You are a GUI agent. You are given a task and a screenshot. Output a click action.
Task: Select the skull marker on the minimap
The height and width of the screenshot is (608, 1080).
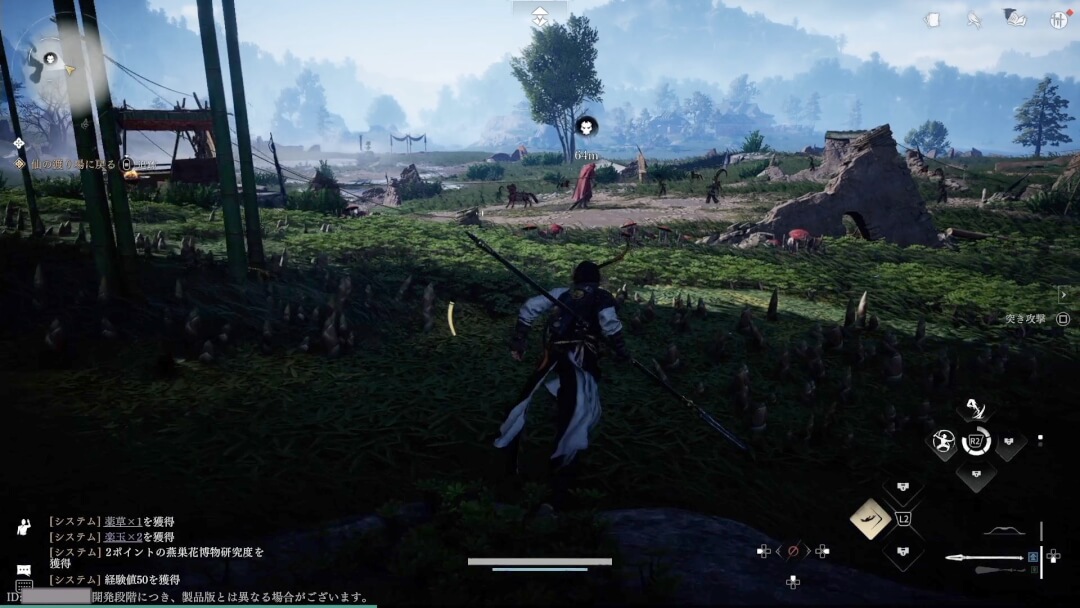[48, 58]
